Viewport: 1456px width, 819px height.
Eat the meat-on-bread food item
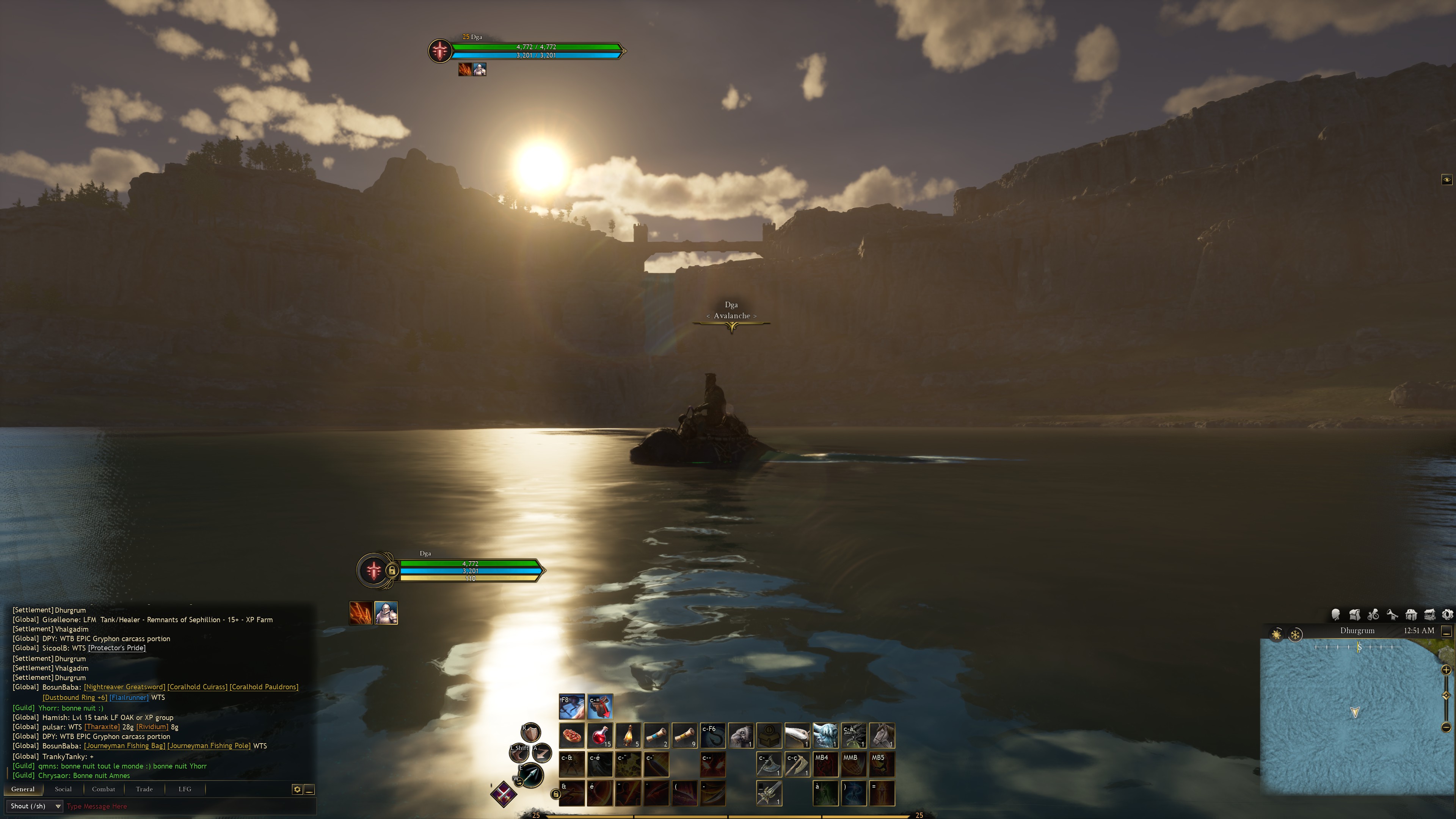click(x=571, y=735)
